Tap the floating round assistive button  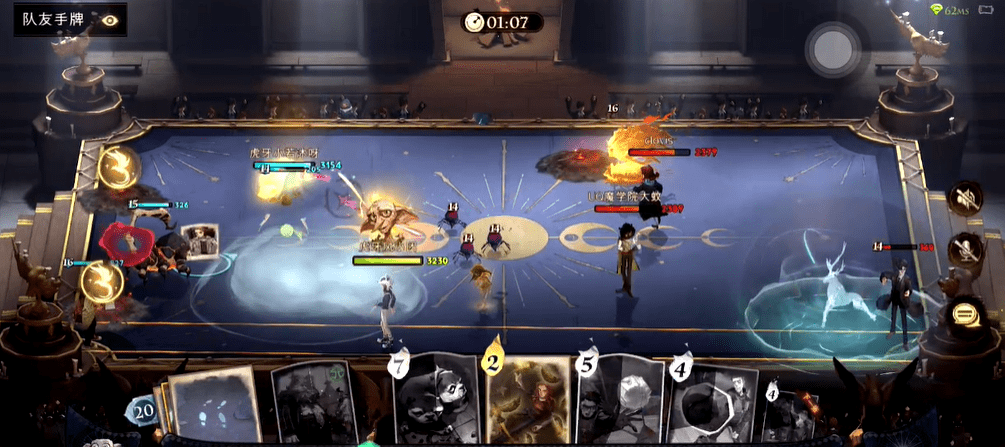[x=833, y=46]
